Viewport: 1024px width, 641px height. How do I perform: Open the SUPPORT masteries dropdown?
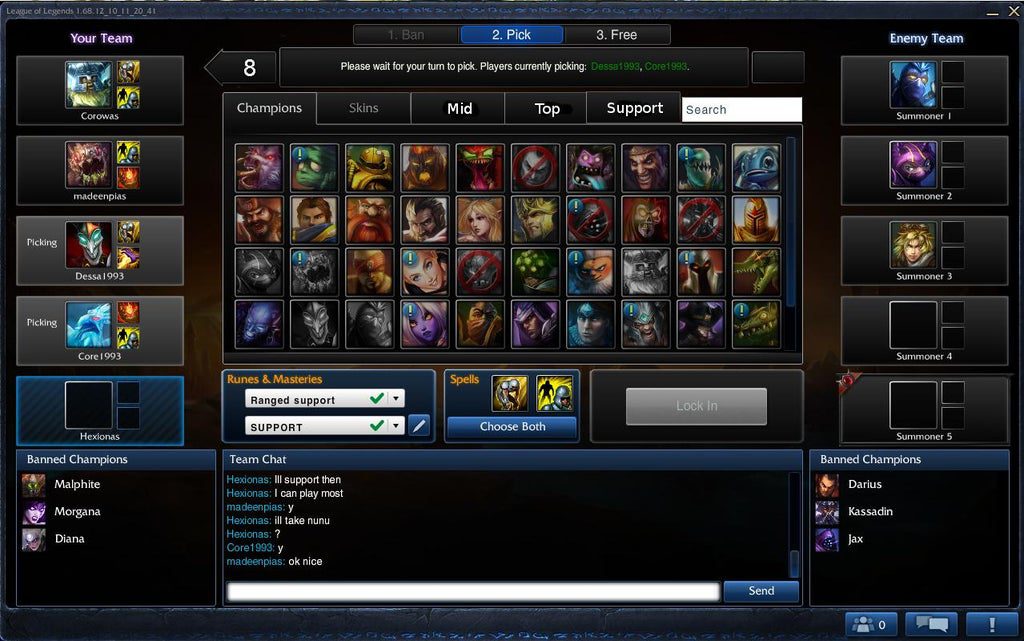click(x=396, y=426)
